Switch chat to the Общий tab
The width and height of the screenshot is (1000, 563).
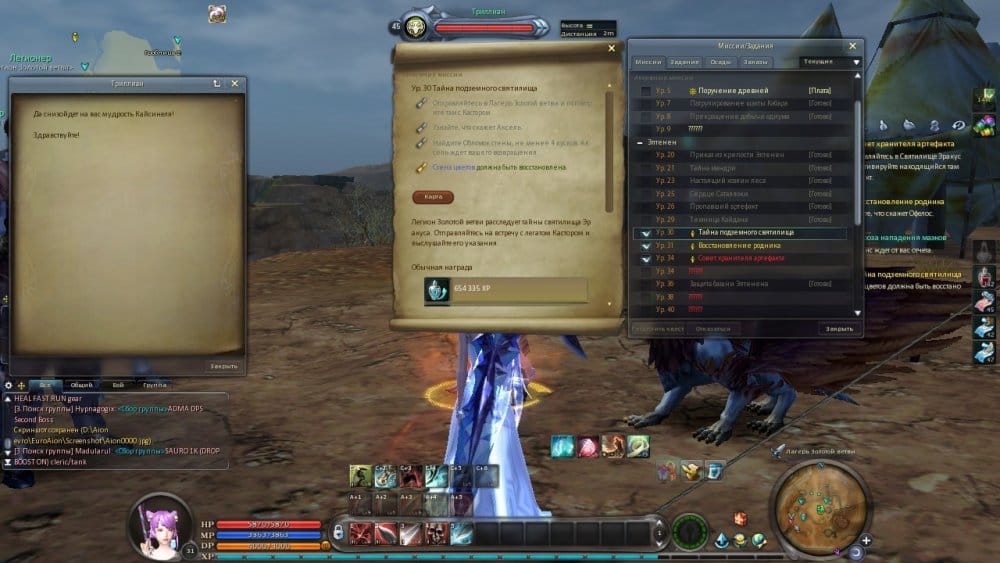click(81, 384)
